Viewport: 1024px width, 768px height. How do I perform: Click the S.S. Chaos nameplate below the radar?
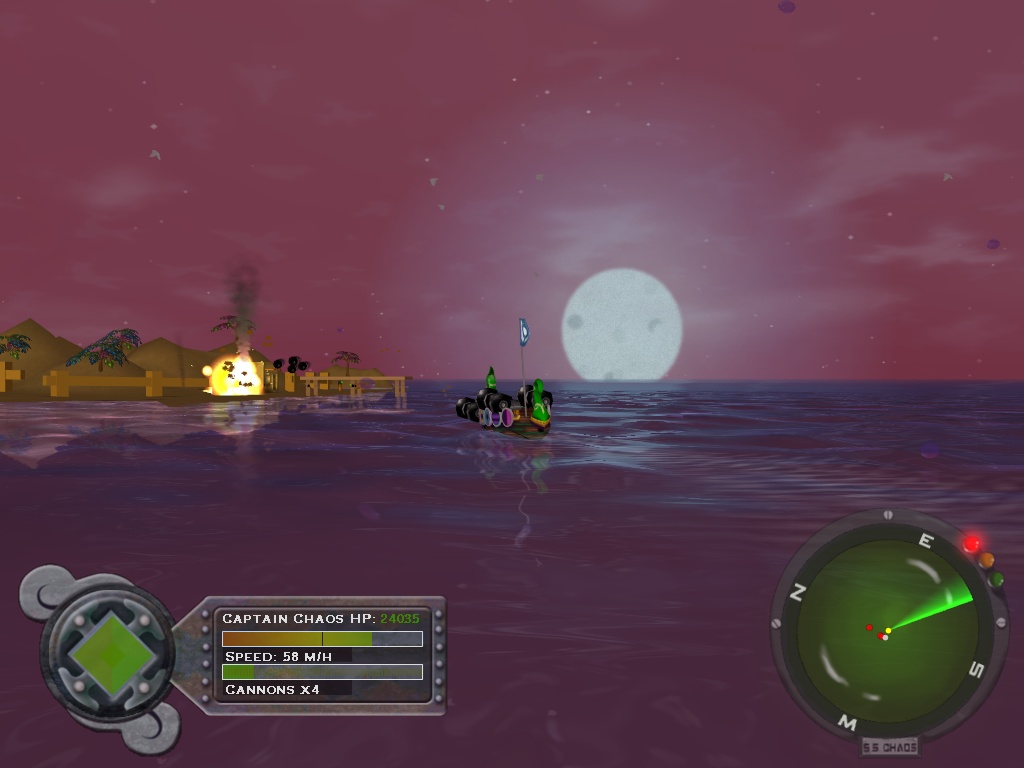(x=889, y=746)
